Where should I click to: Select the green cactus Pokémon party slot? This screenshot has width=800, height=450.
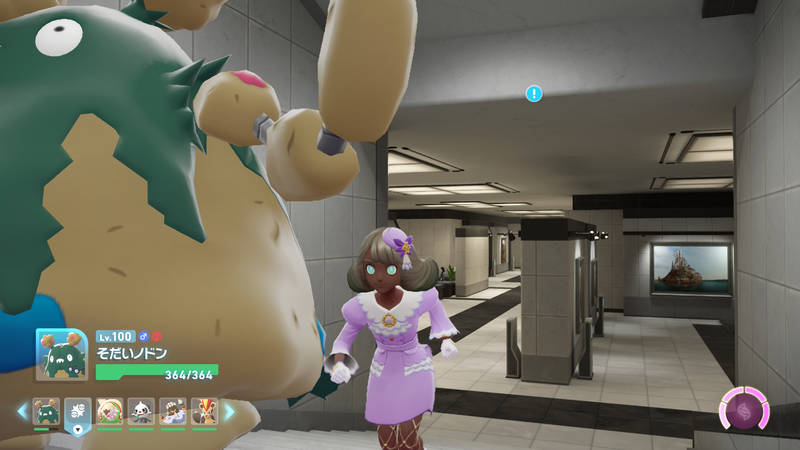(x=46, y=411)
